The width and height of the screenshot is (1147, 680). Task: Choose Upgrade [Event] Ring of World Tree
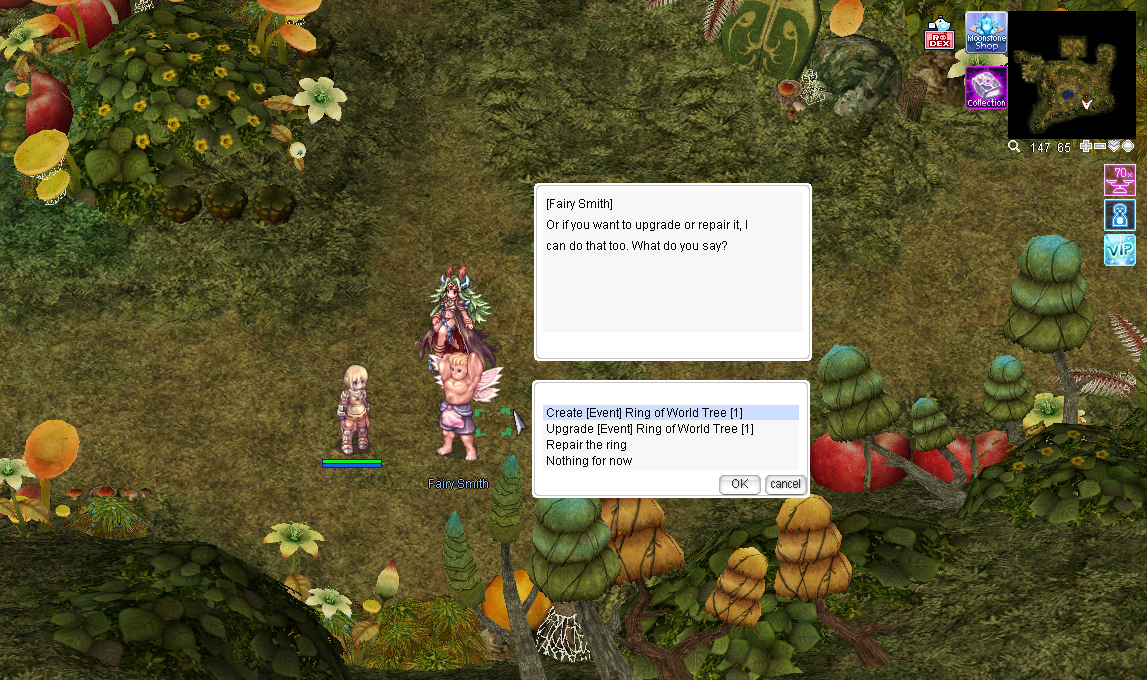(x=649, y=429)
